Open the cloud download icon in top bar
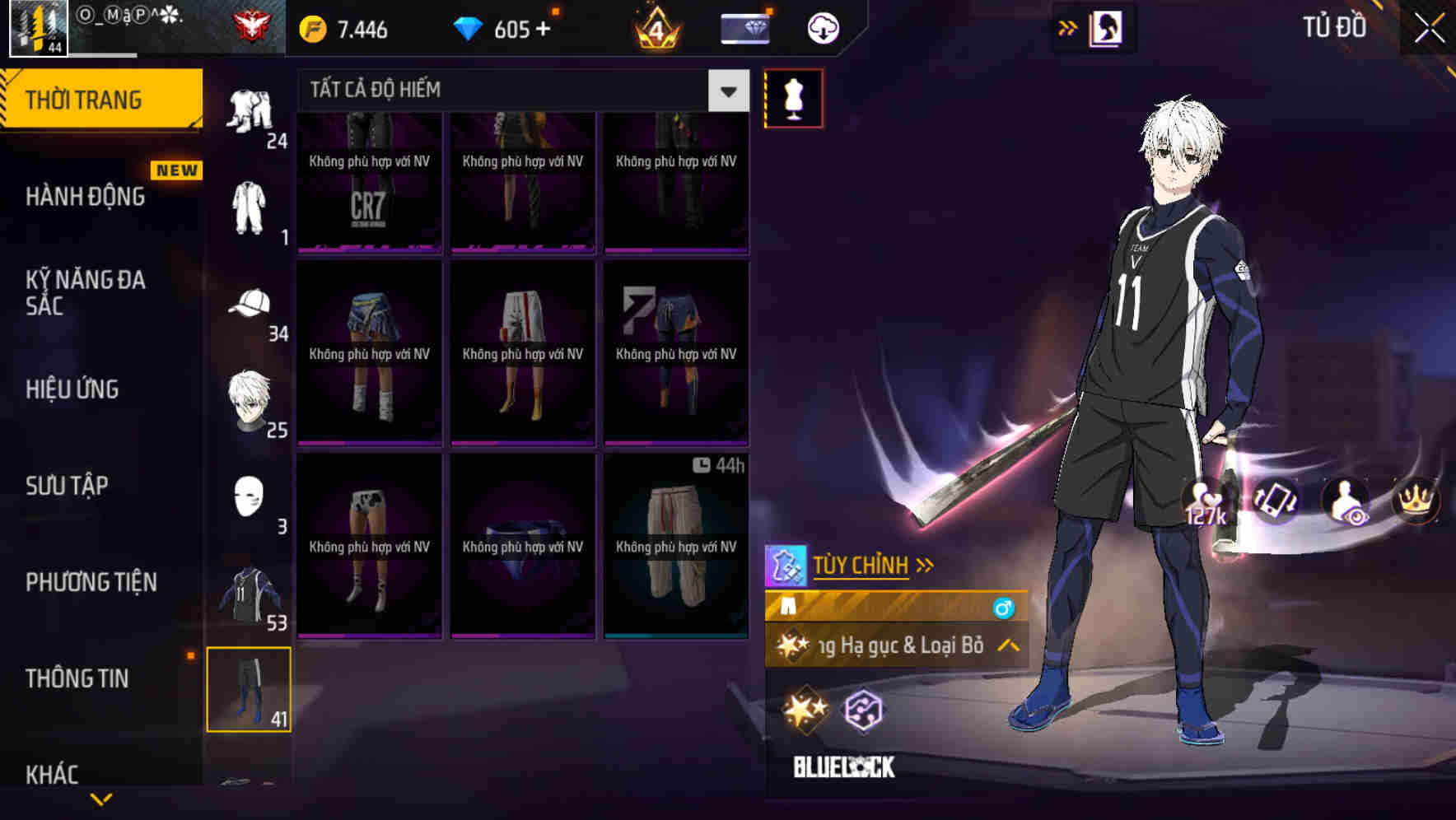This screenshot has height=820, width=1456. (821, 28)
